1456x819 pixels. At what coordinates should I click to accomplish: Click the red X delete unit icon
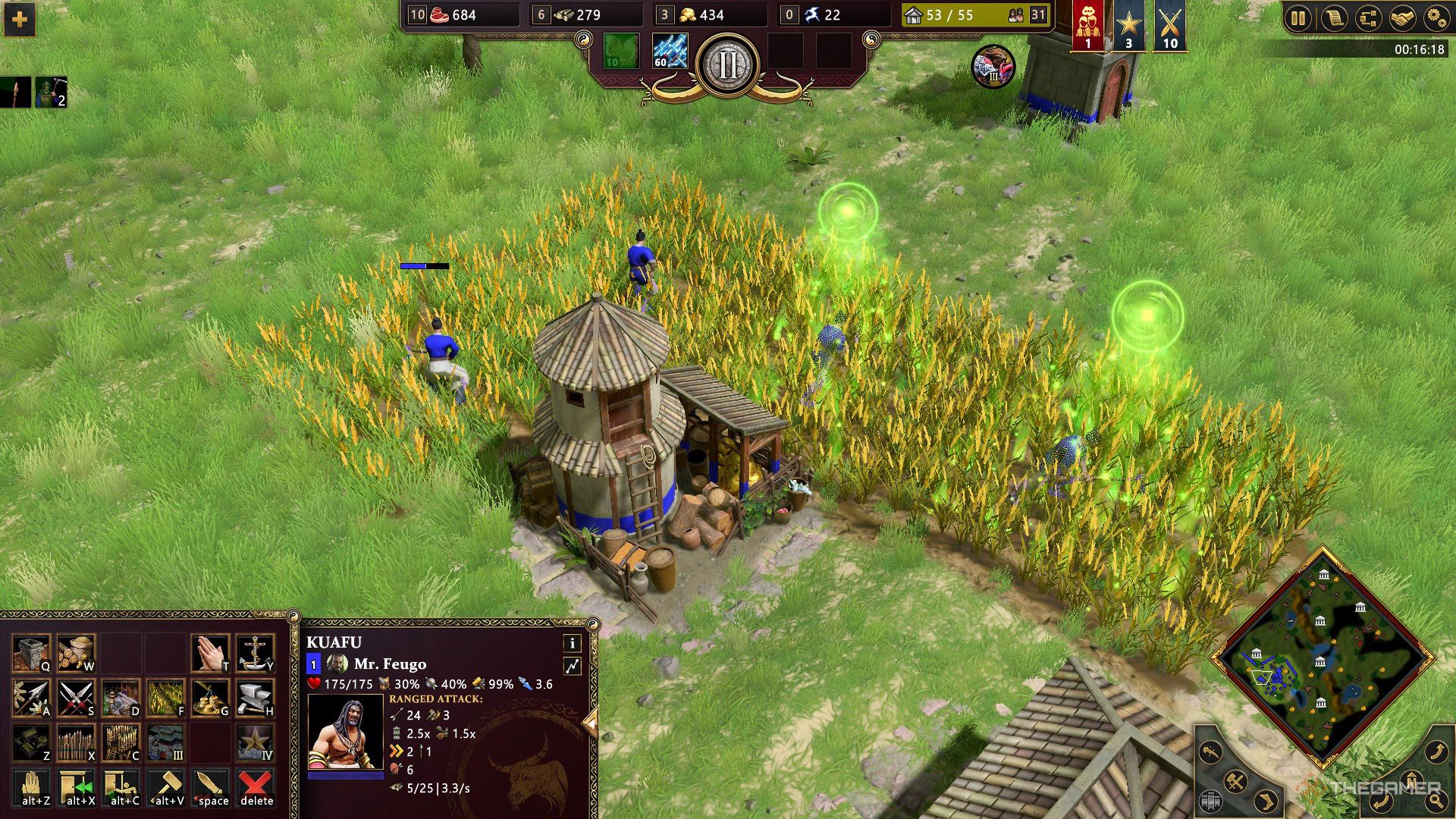click(x=256, y=784)
